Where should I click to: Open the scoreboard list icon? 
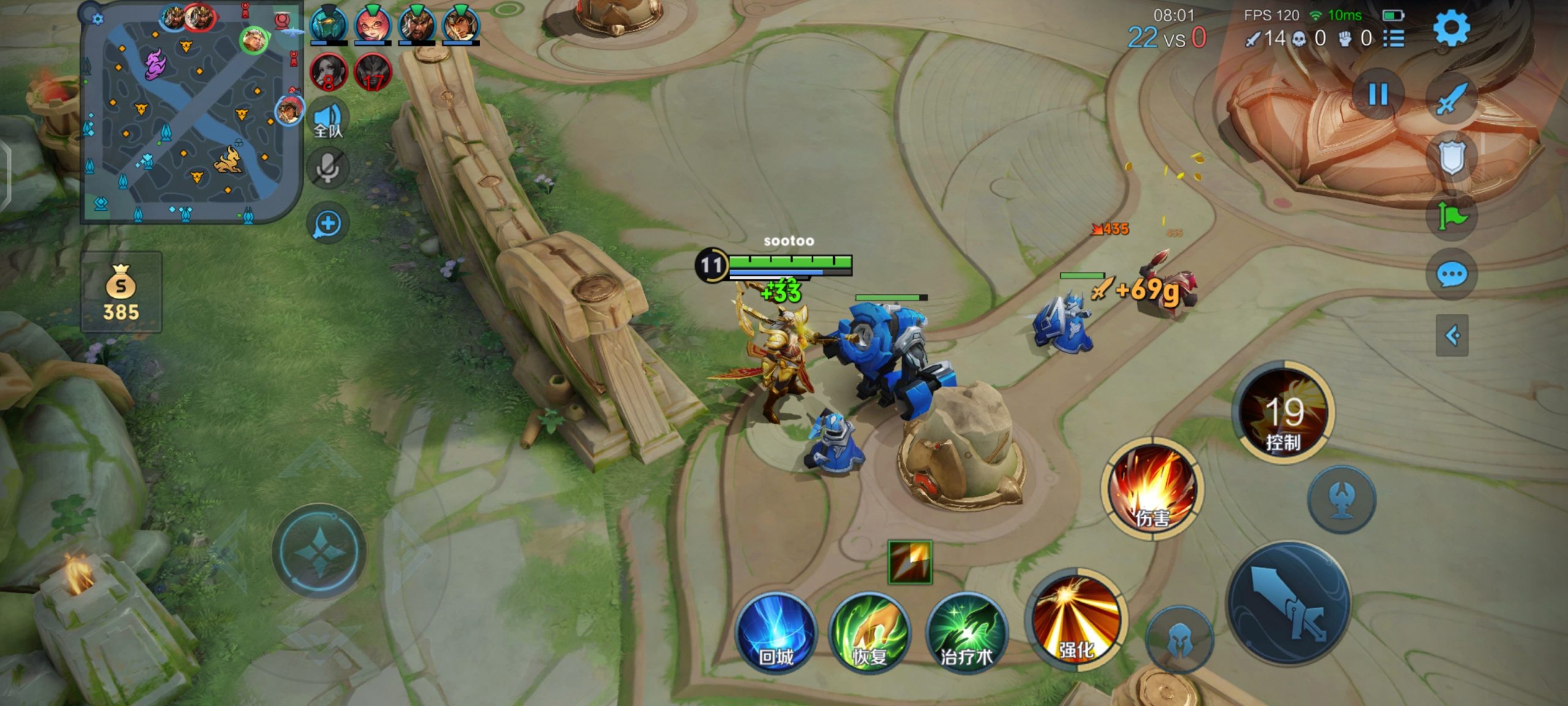coord(1394,39)
